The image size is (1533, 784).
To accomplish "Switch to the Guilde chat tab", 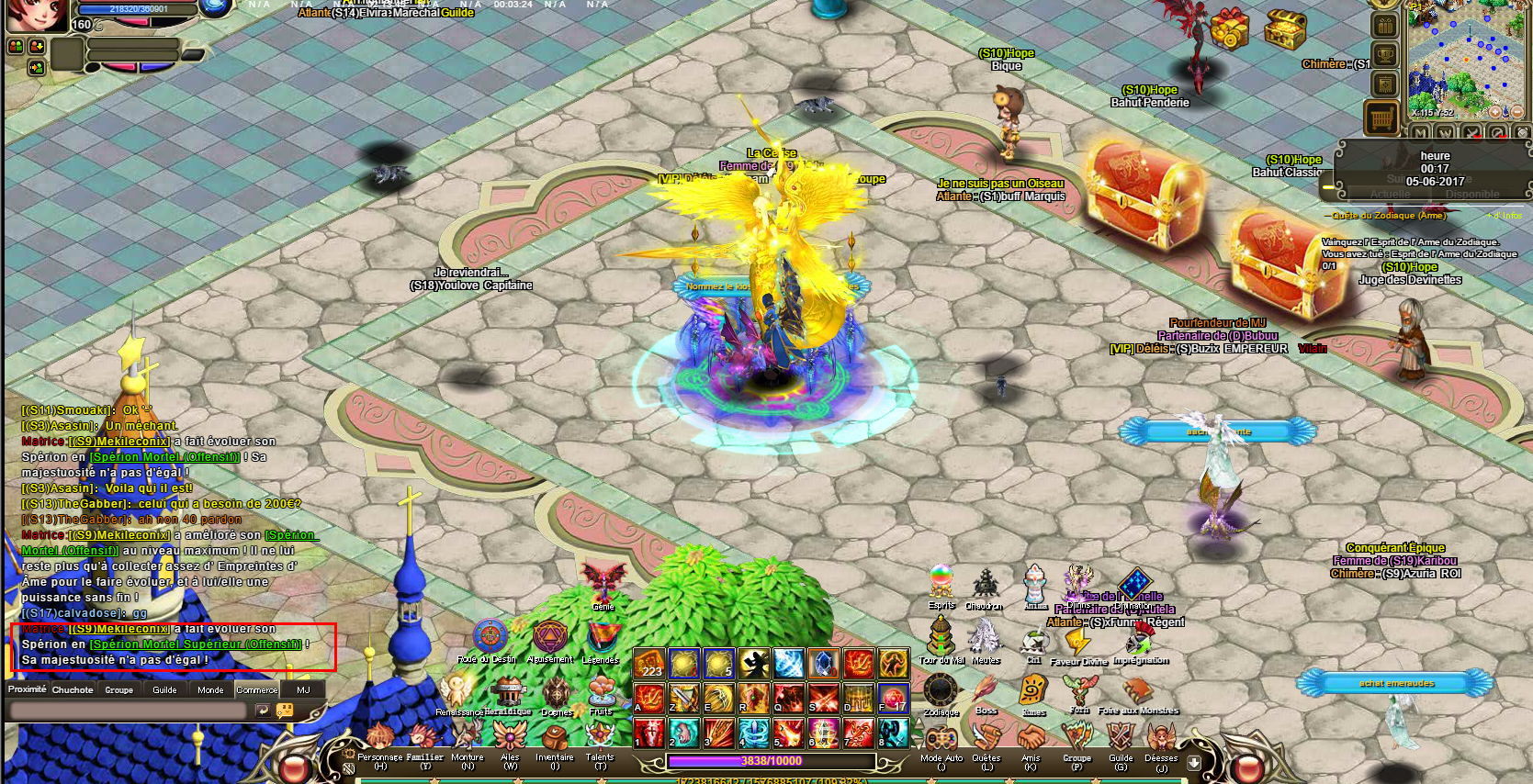I will click(165, 689).
